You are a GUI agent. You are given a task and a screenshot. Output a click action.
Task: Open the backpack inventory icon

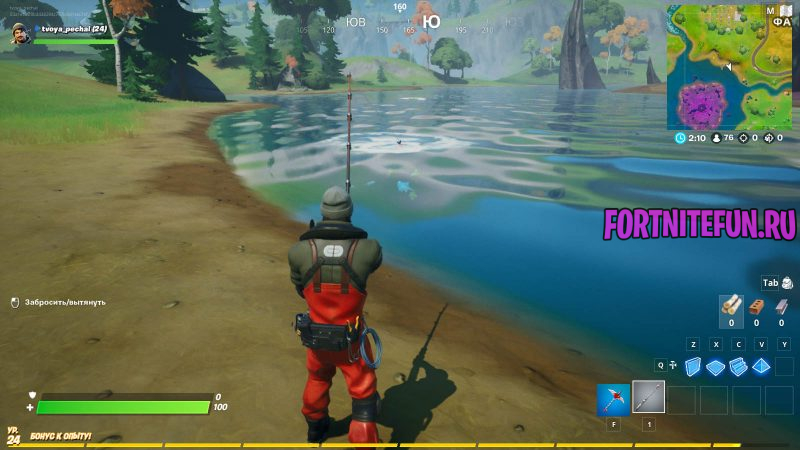click(x=786, y=283)
